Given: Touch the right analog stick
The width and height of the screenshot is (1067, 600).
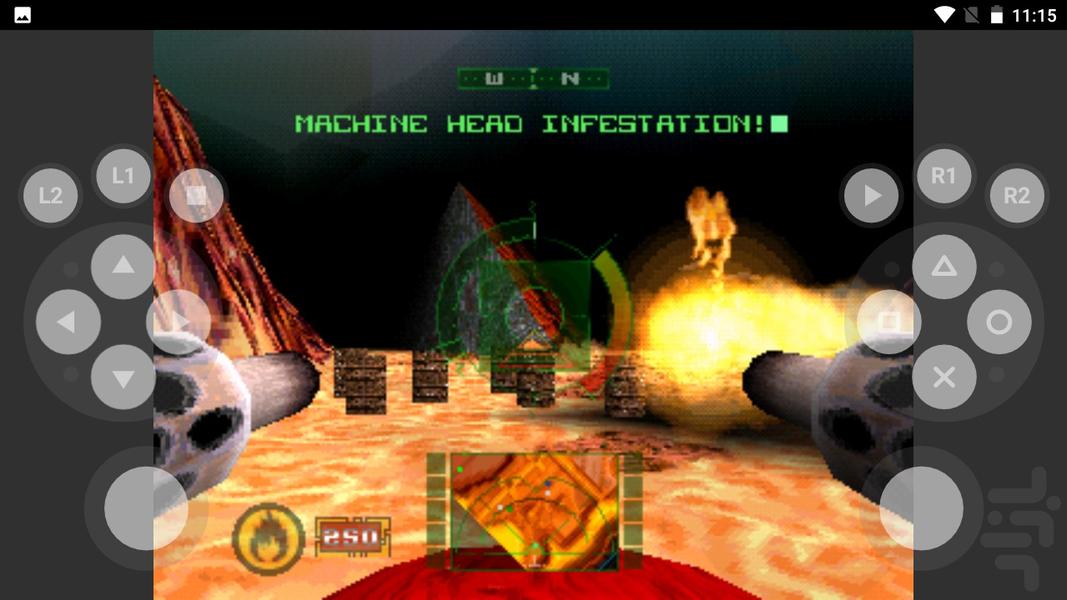Looking at the screenshot, I should (921, 508).
